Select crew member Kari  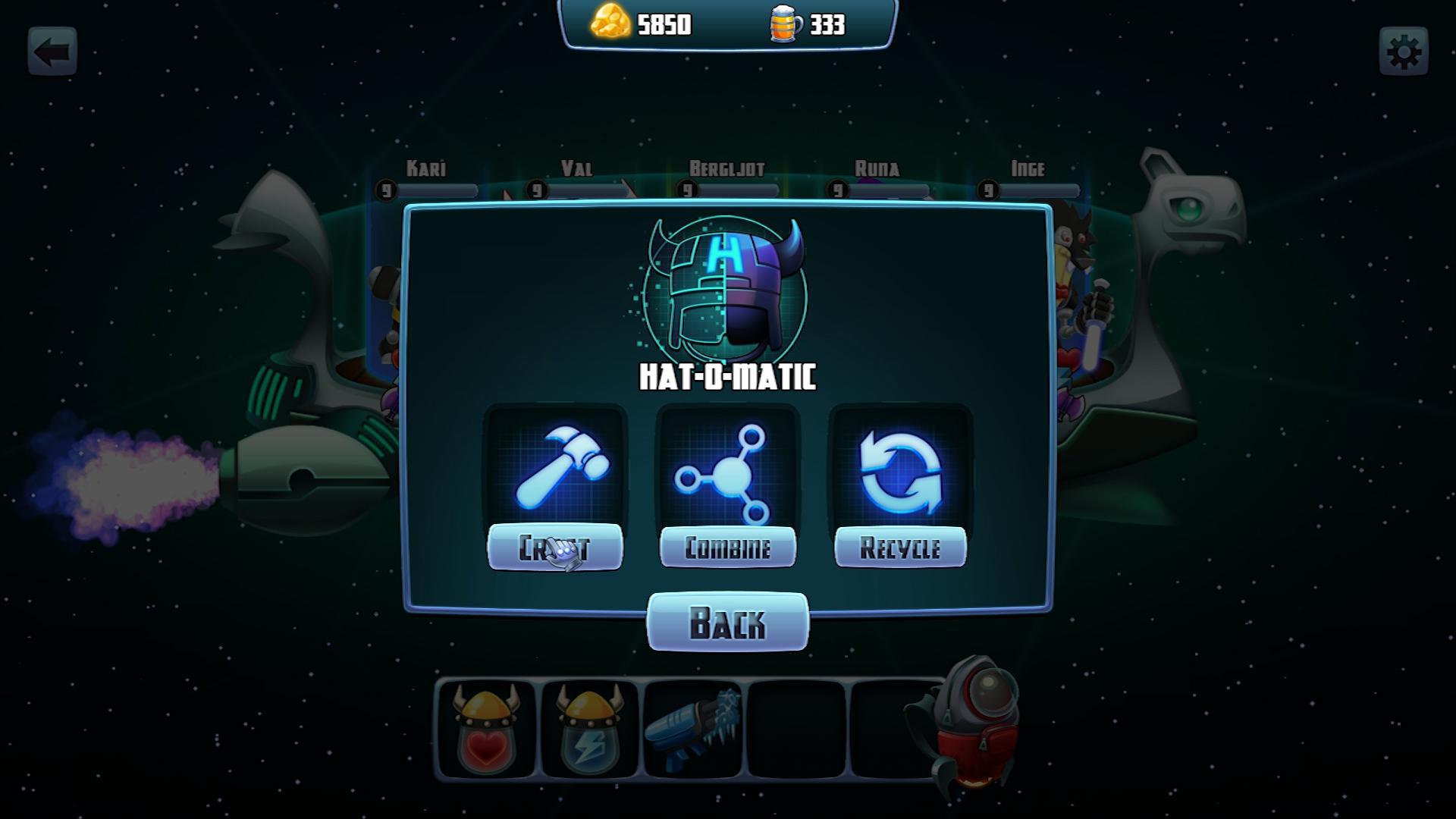click(425, 169)
